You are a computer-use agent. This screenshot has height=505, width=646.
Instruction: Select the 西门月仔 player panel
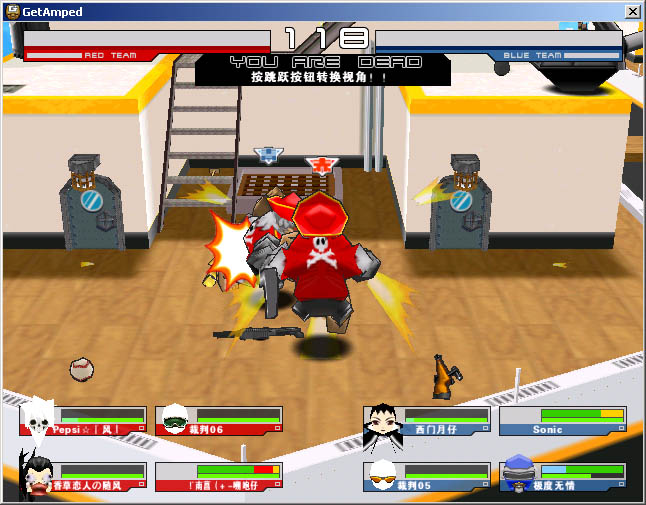tap(428, 421)
